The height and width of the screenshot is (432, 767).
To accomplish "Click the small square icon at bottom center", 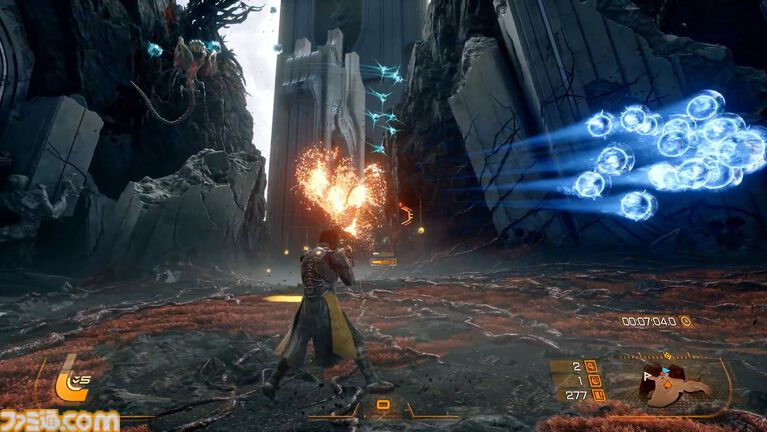I will pyautogui.click(x=382, y=405).
